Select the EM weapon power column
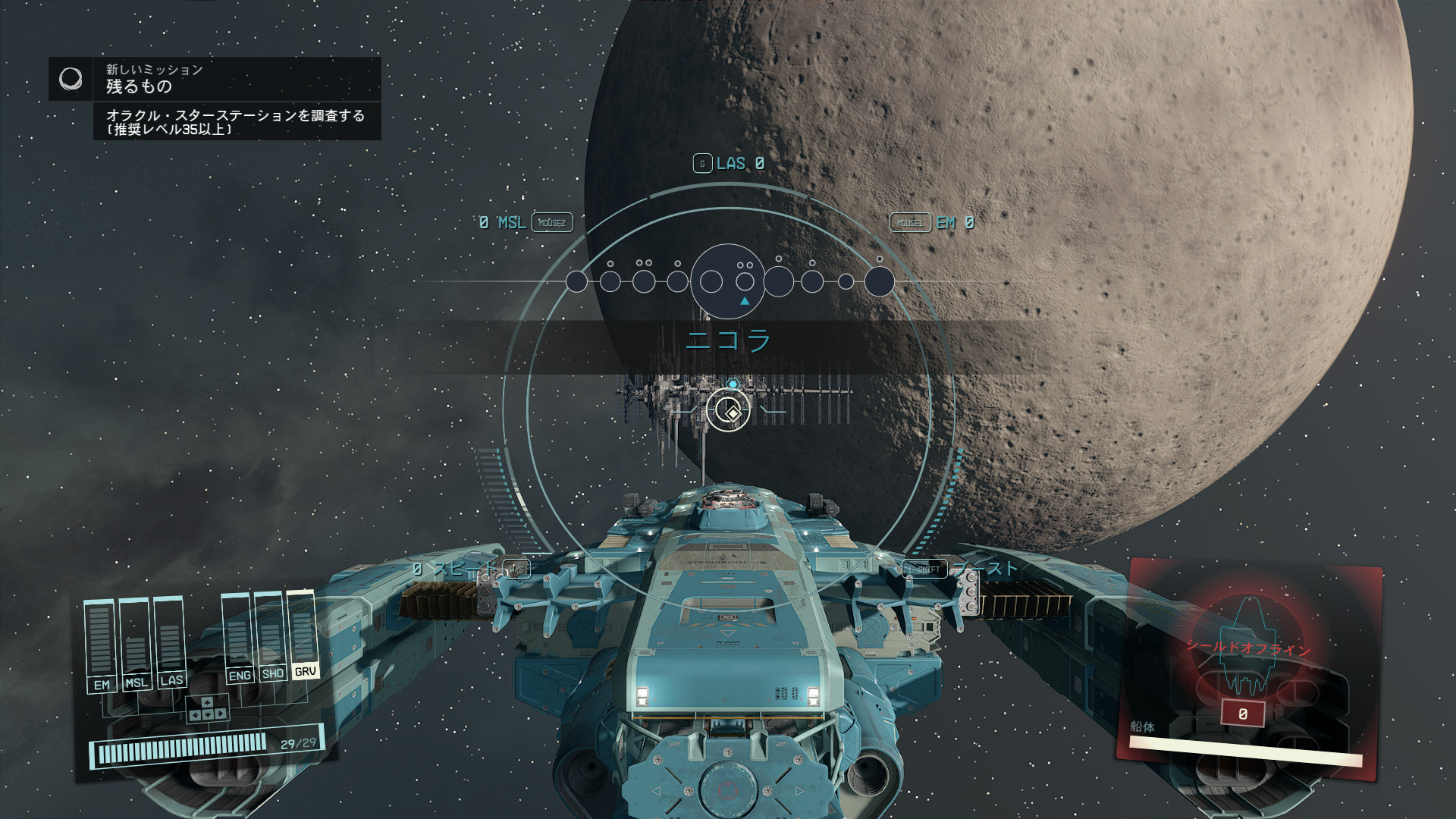1456x819 pixels. point(101,645)
